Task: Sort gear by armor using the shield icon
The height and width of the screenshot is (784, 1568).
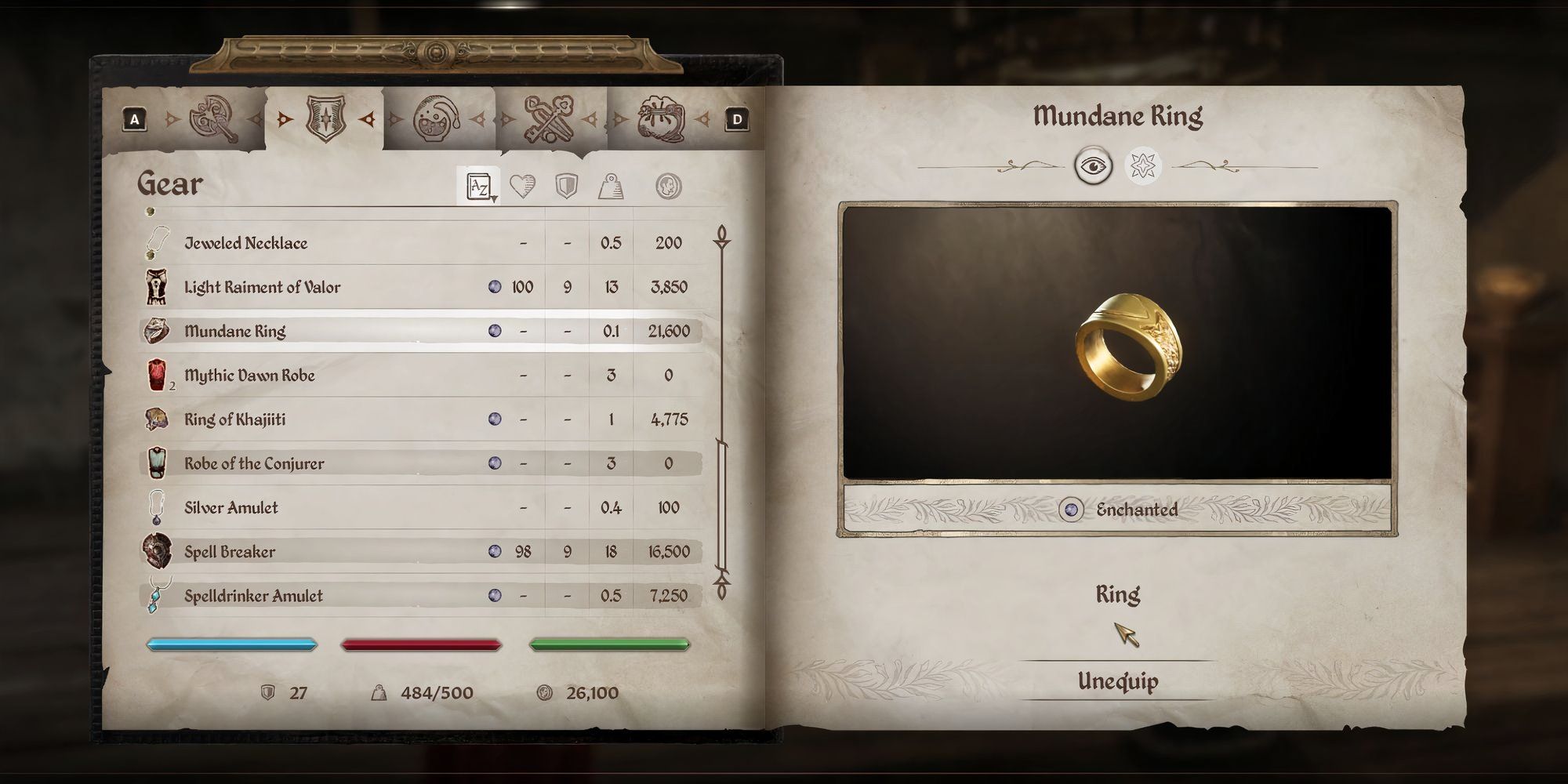Action: tap(568, 185)
